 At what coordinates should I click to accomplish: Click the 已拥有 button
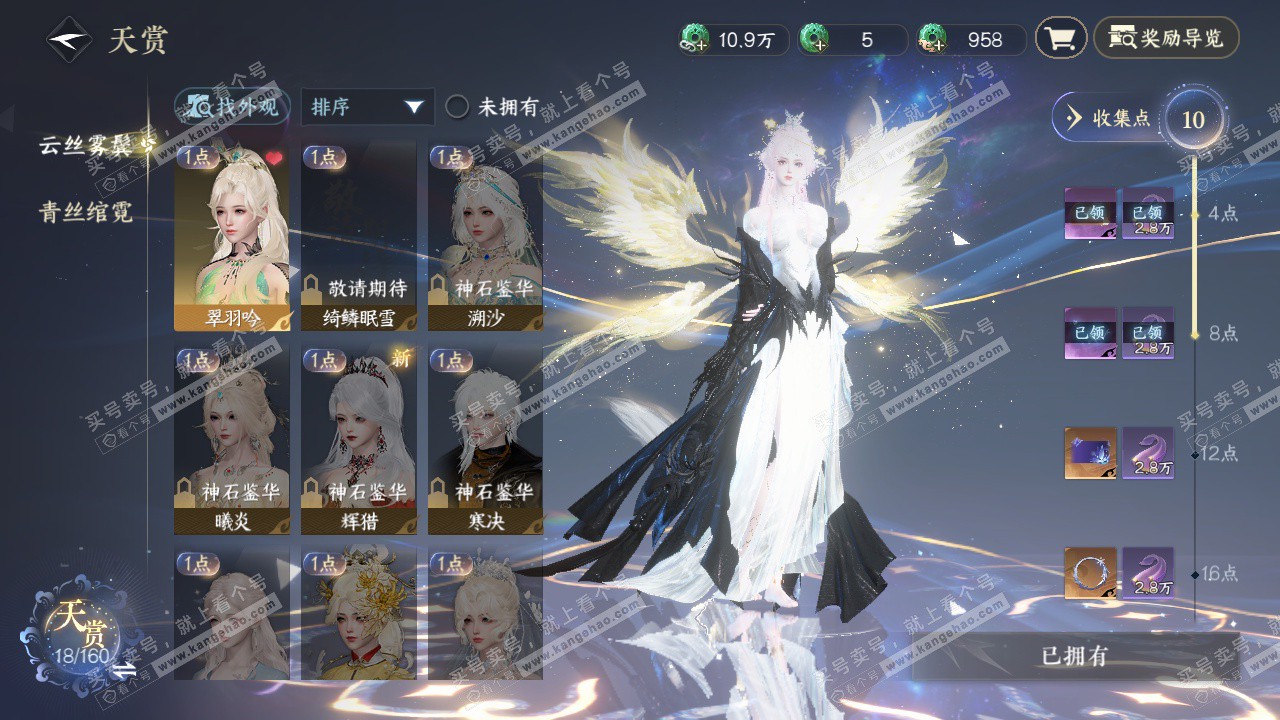1074,657
